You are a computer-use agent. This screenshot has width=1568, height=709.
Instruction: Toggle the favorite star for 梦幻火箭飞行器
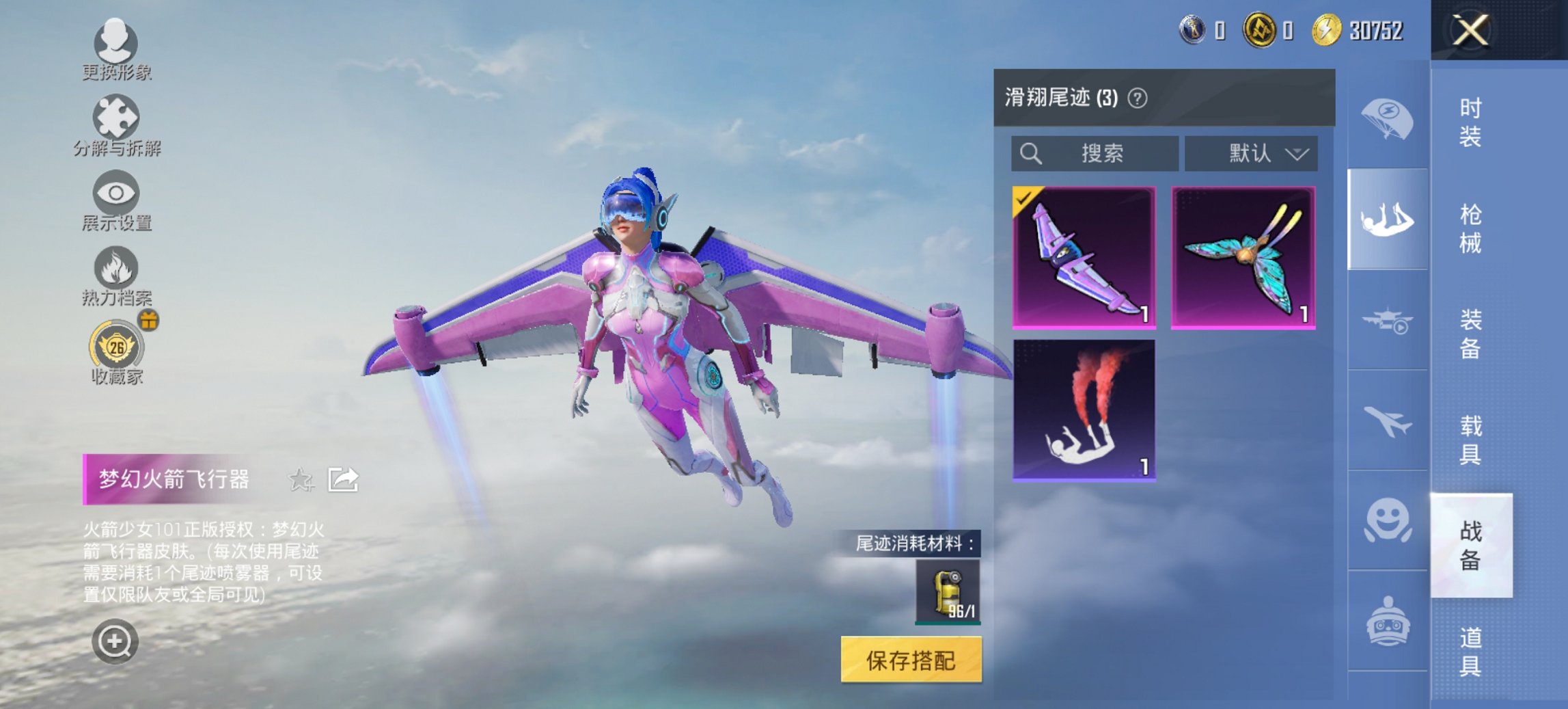(301, 481)
